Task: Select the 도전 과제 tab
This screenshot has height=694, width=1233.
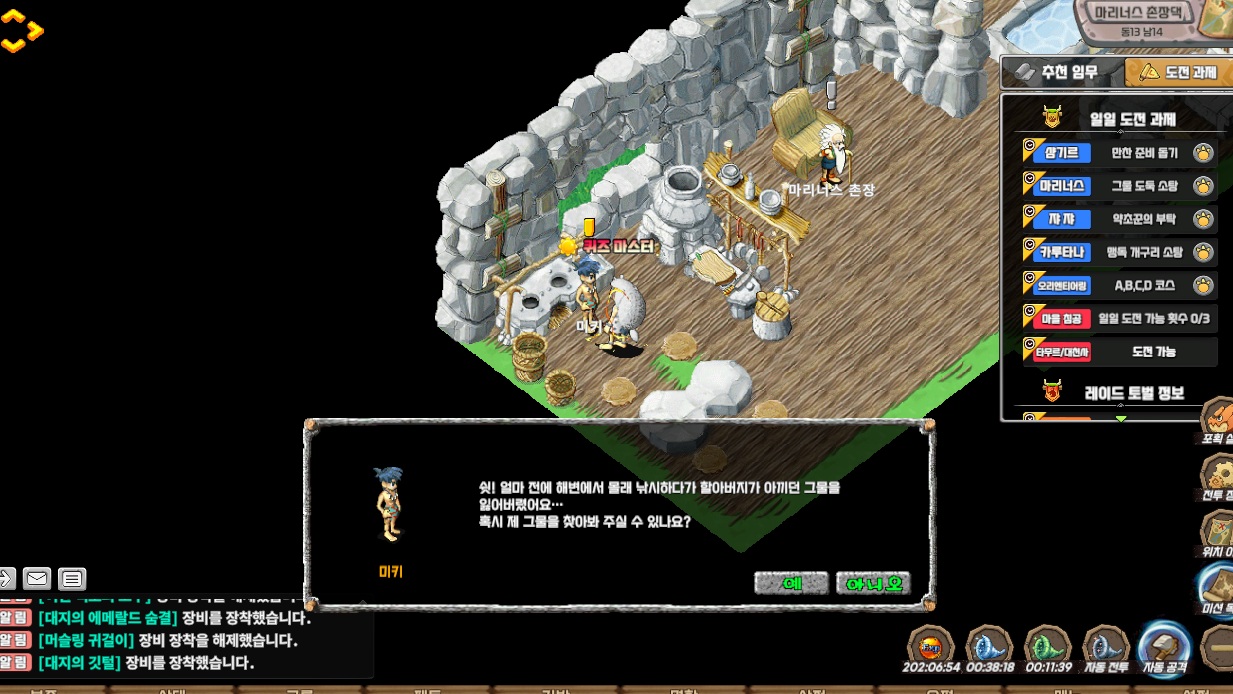Action: click(x=1178, y=72)
